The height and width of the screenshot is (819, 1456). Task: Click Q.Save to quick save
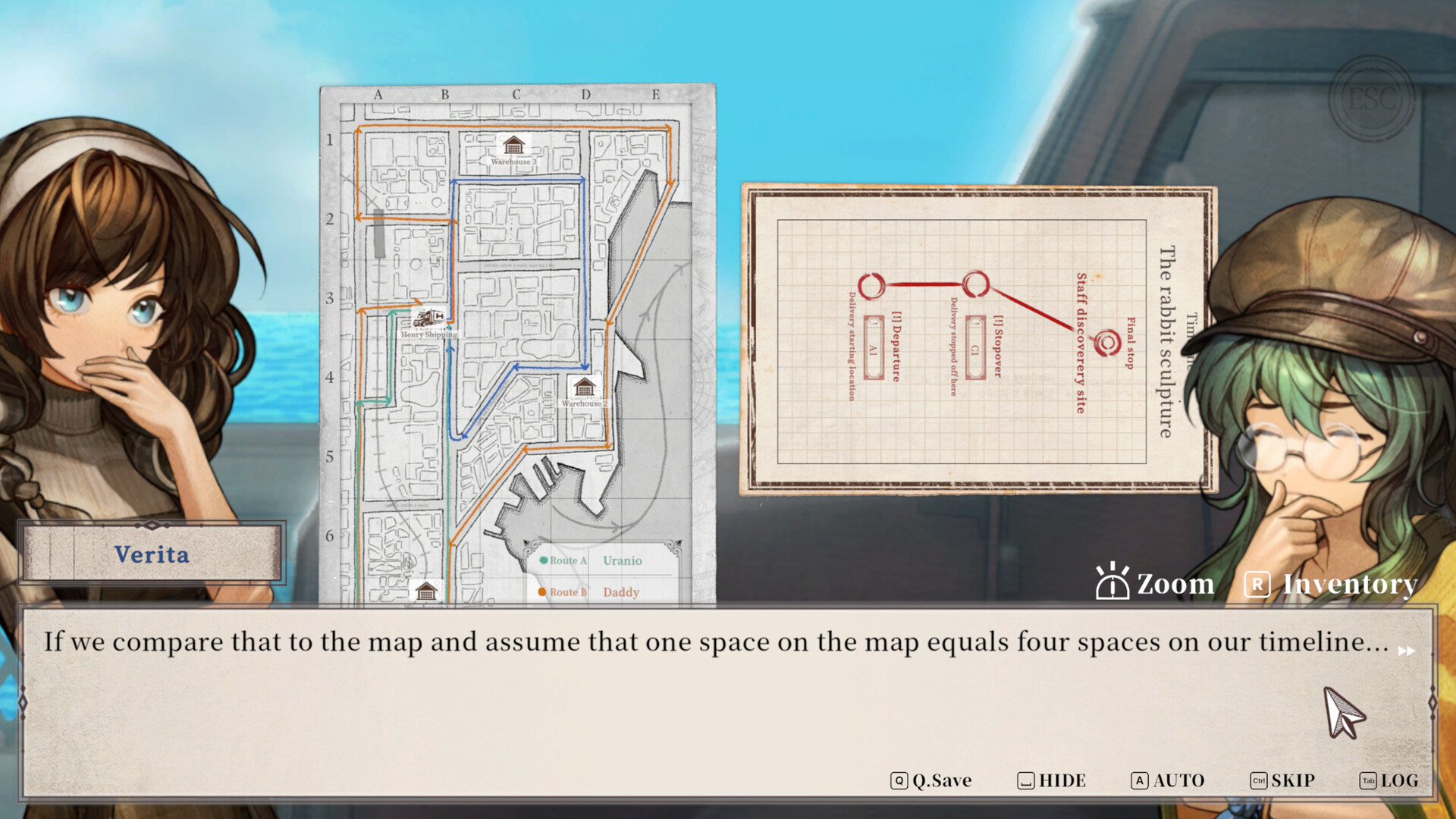click(x=931, y=780)
